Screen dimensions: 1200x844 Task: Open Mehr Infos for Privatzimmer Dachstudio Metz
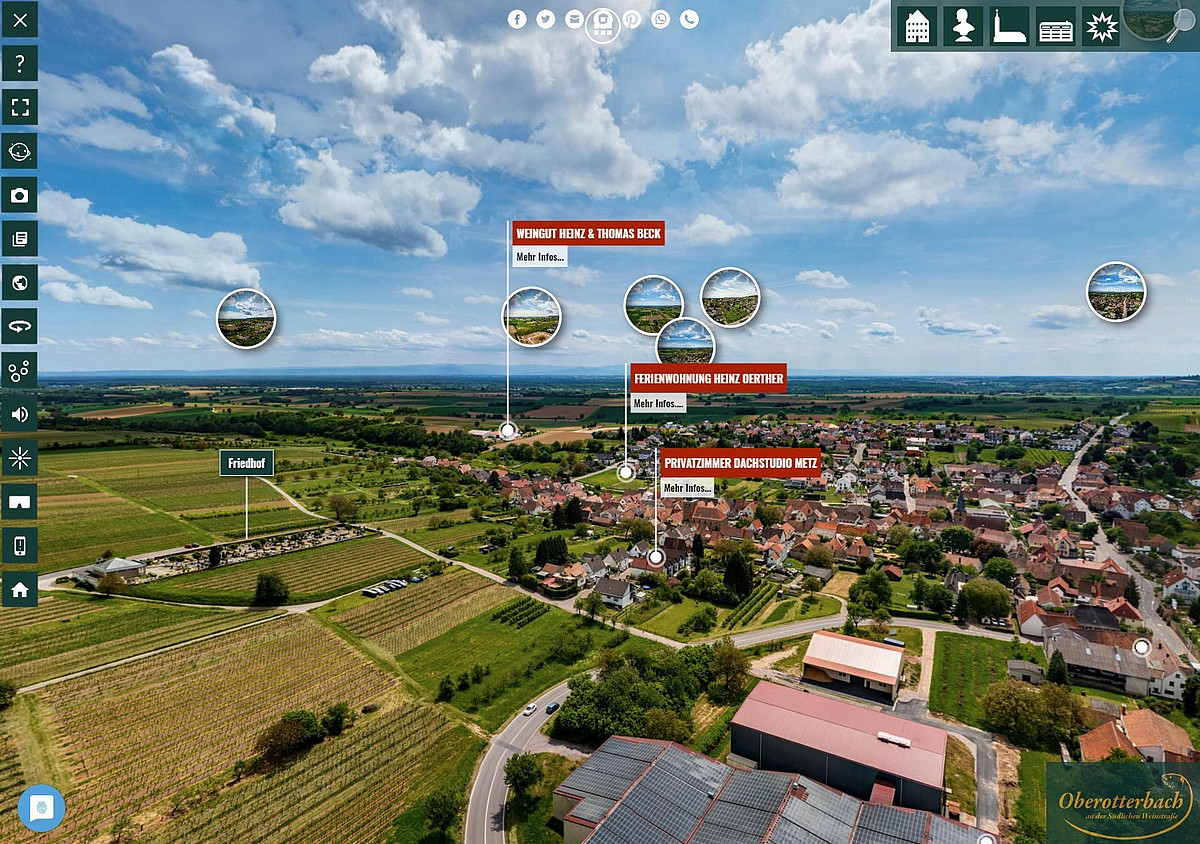(x=687, y=488)
